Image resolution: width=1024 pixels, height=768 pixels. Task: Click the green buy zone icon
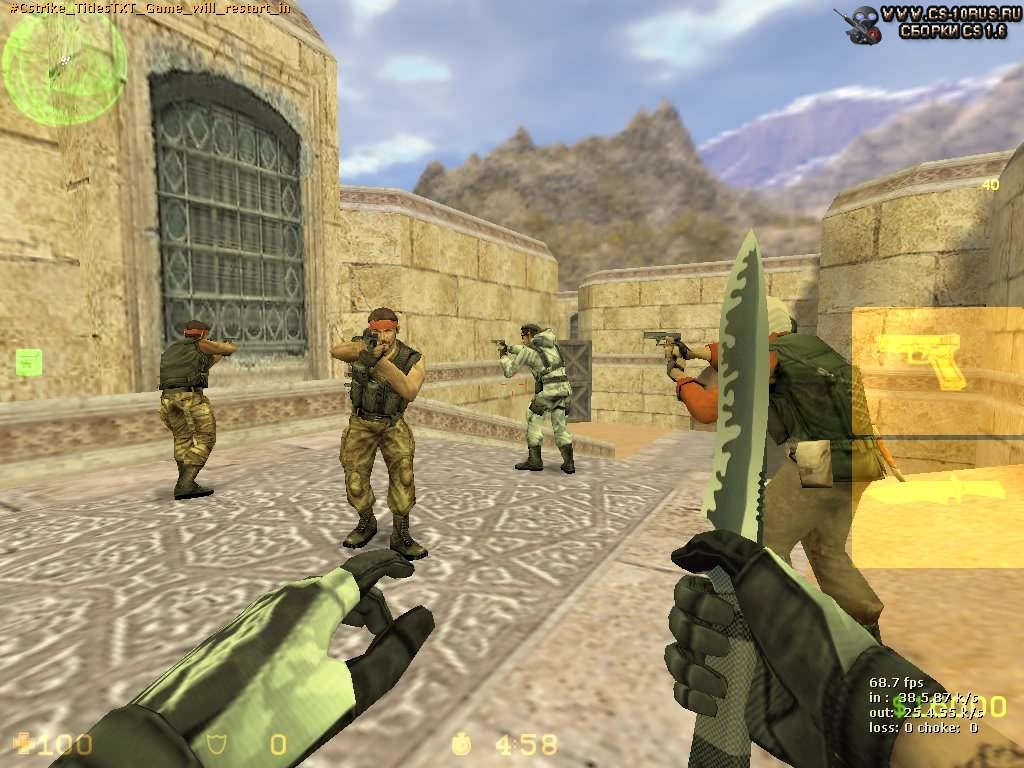29,362
